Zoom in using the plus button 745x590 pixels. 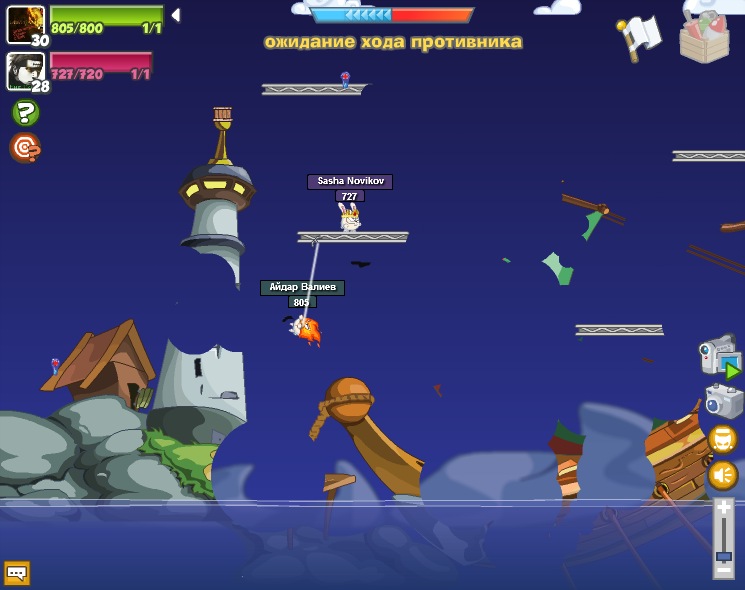[723, 508]
